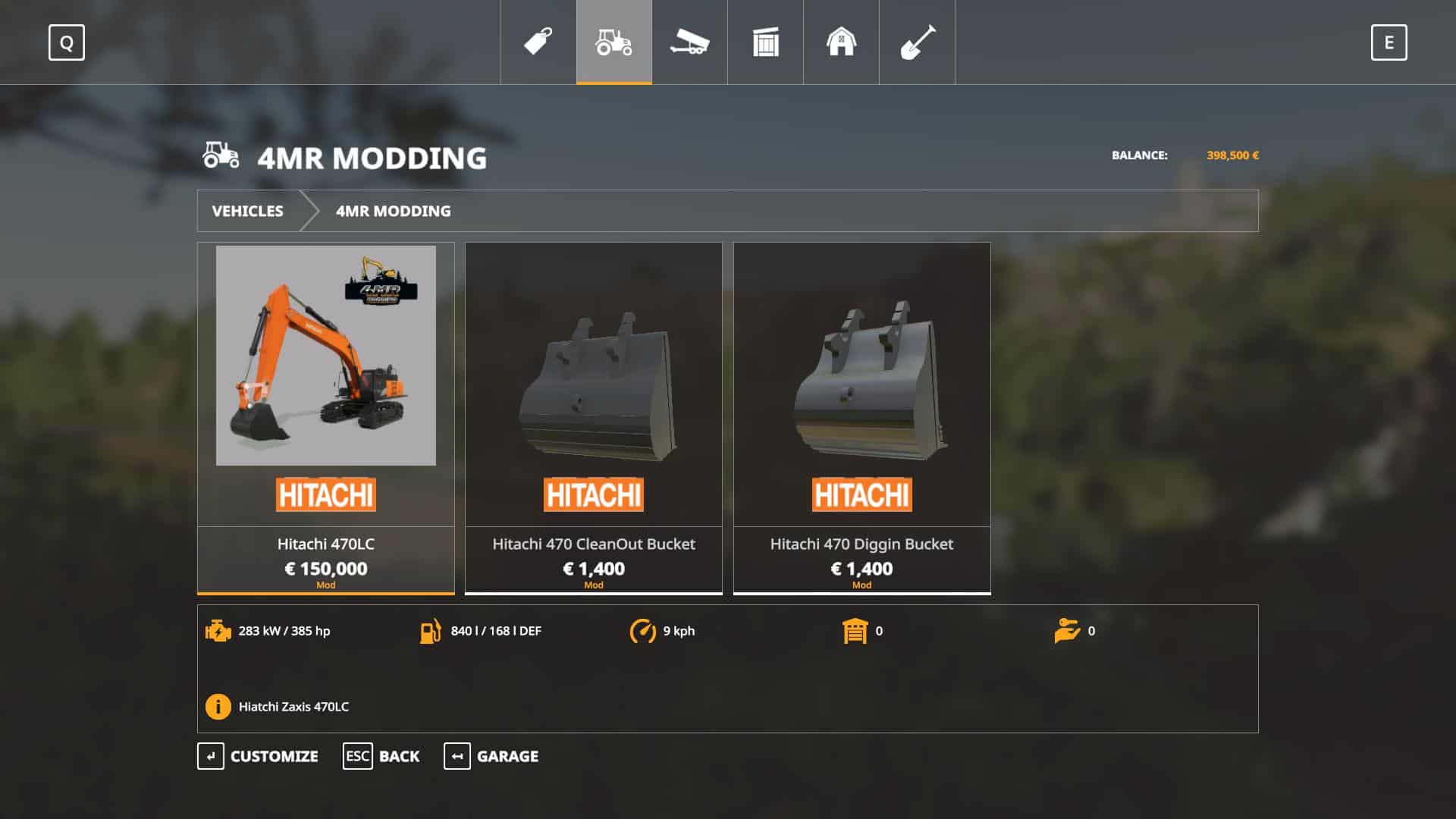Open the shovel landscaping tab

point(917,42)
